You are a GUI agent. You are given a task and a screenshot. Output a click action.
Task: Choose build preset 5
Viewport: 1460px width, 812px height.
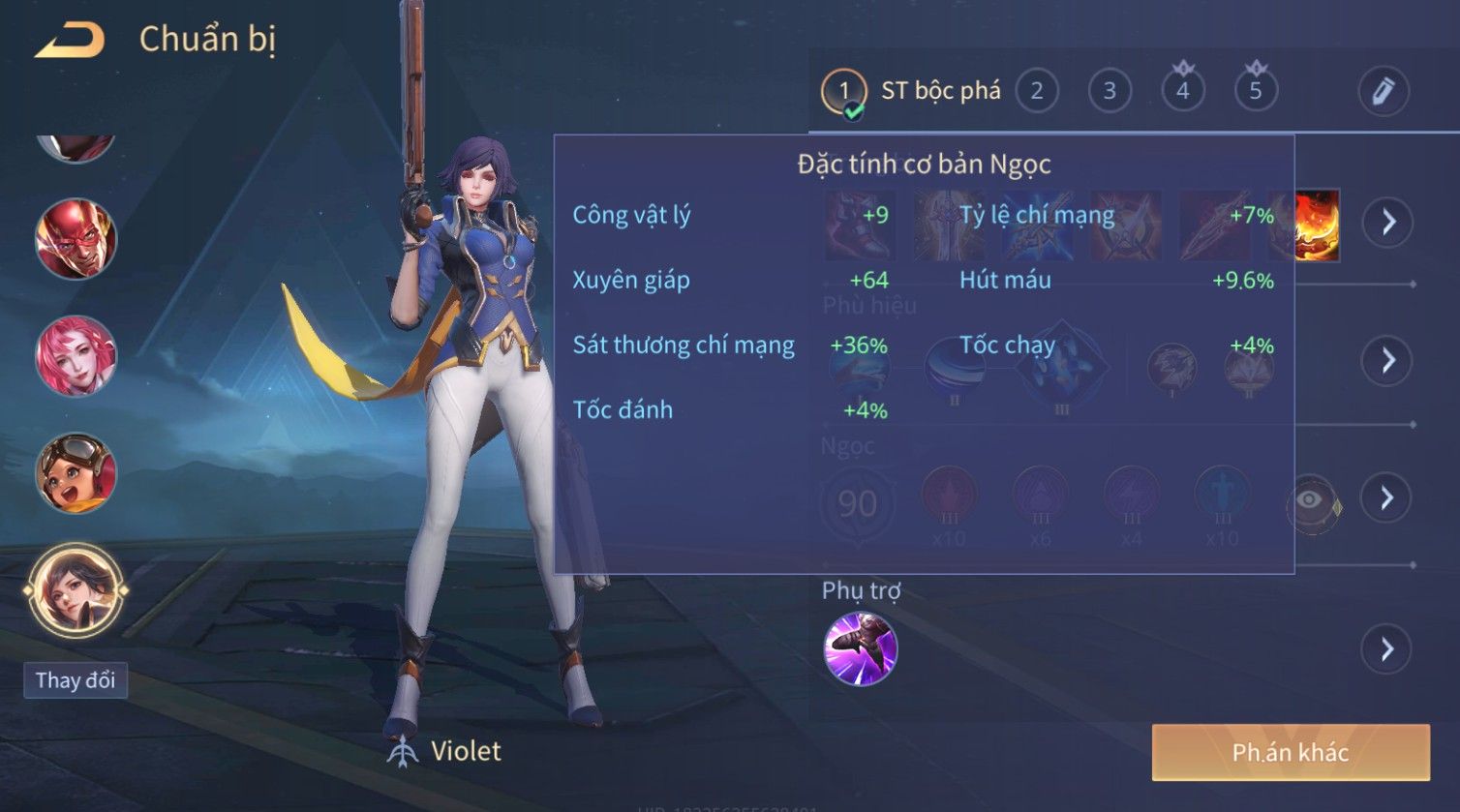[x=1256, y=92]
